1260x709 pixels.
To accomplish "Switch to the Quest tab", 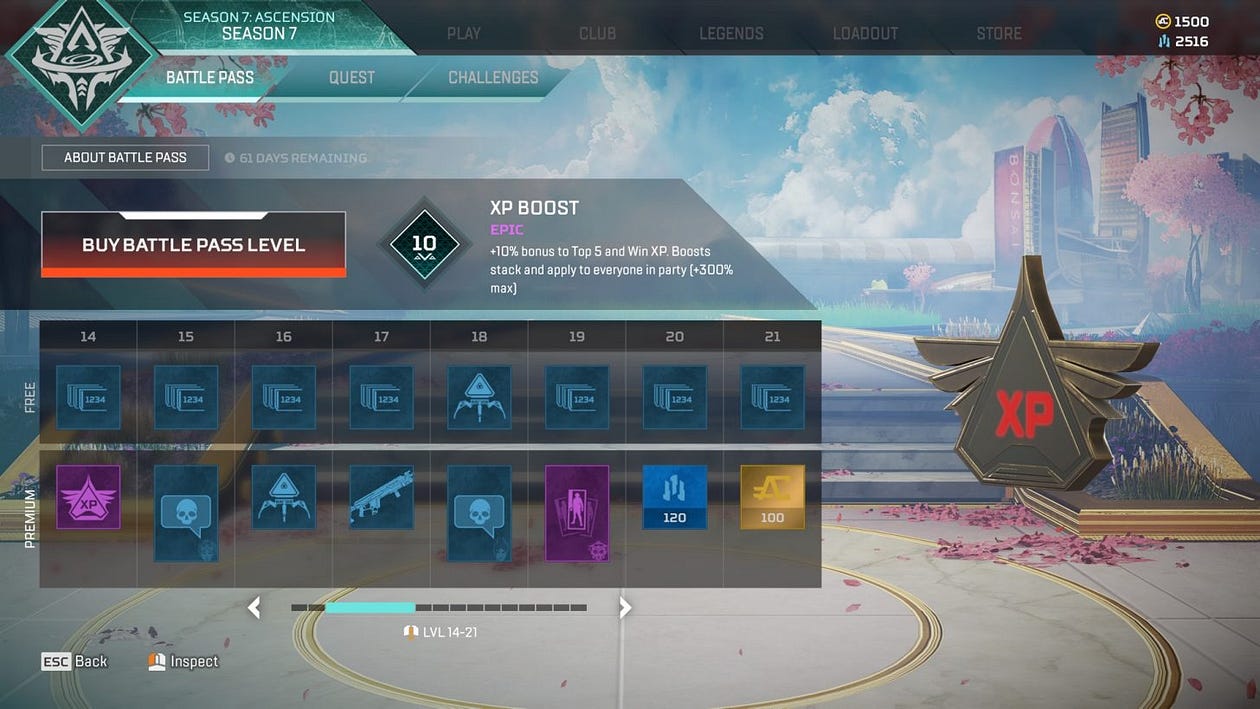I will click(x=352, y=77).
